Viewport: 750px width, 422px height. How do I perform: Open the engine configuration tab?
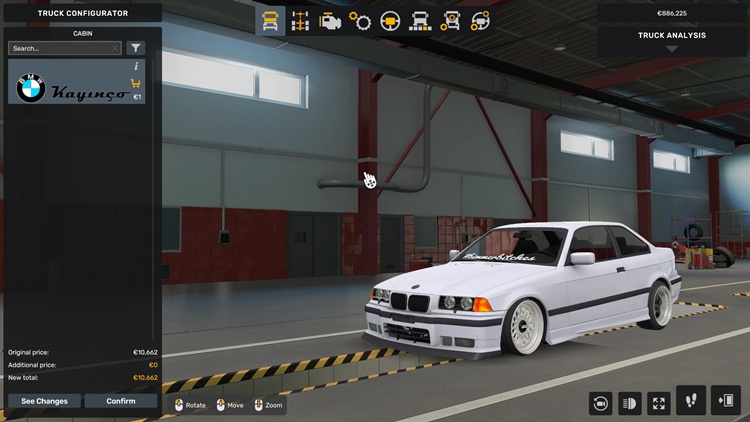point(330,20)
